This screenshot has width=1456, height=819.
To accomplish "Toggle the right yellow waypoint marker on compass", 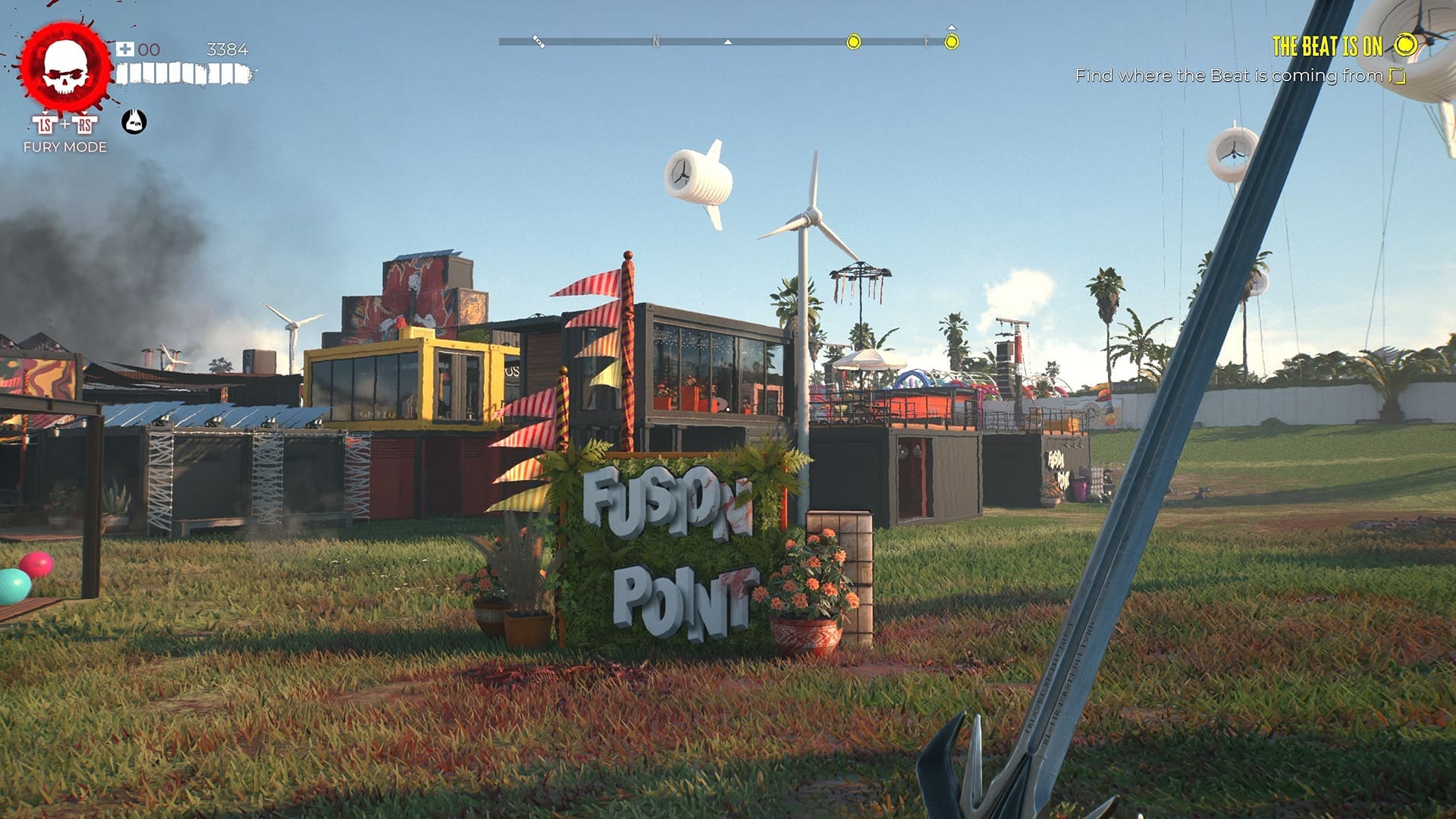I will pos(952,40).
